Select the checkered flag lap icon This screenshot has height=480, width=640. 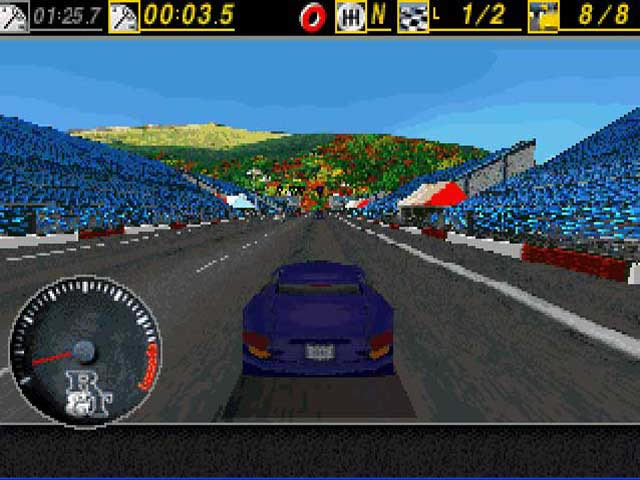pos(412,16)
